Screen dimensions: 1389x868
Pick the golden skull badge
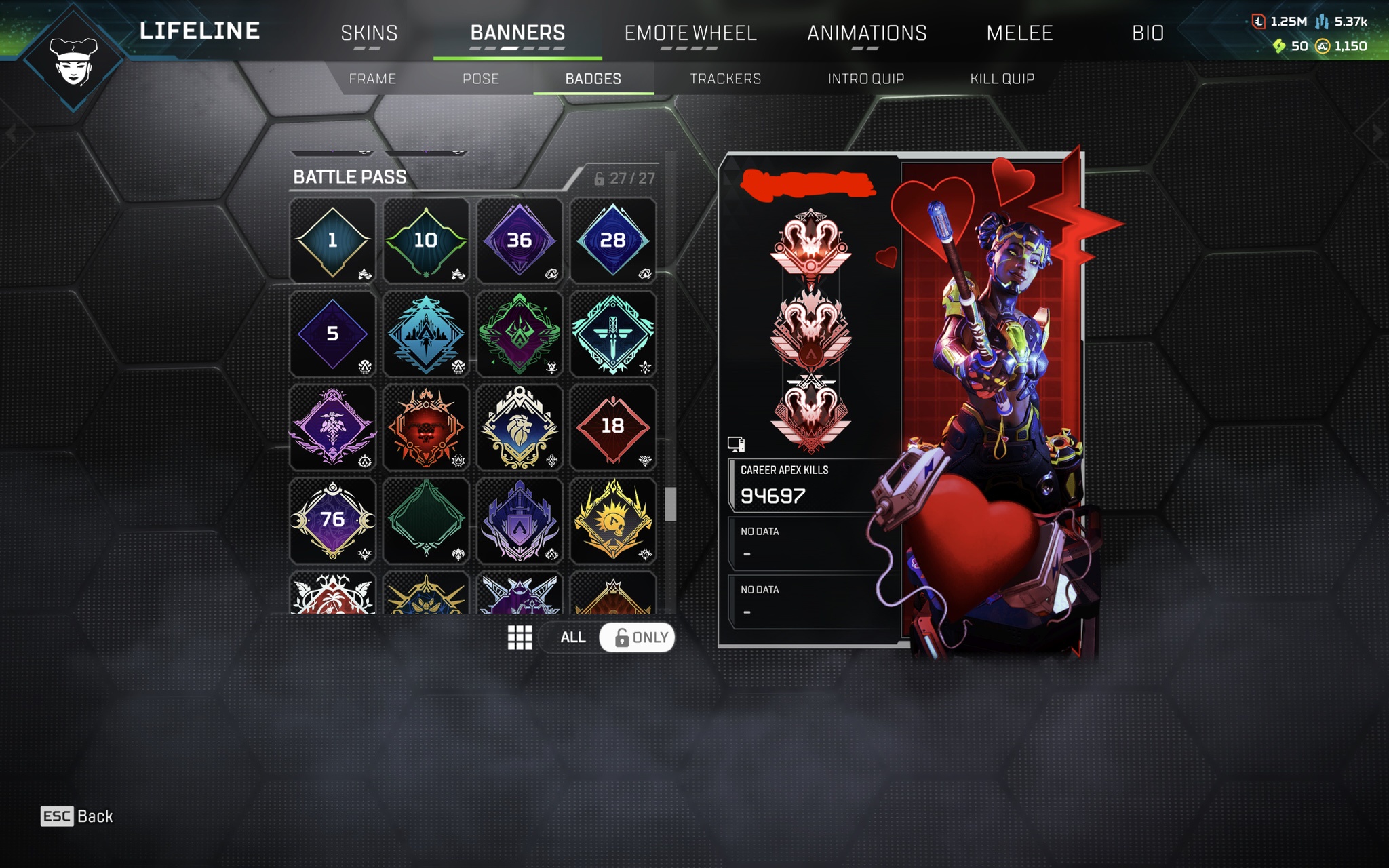tap(612, 520)
